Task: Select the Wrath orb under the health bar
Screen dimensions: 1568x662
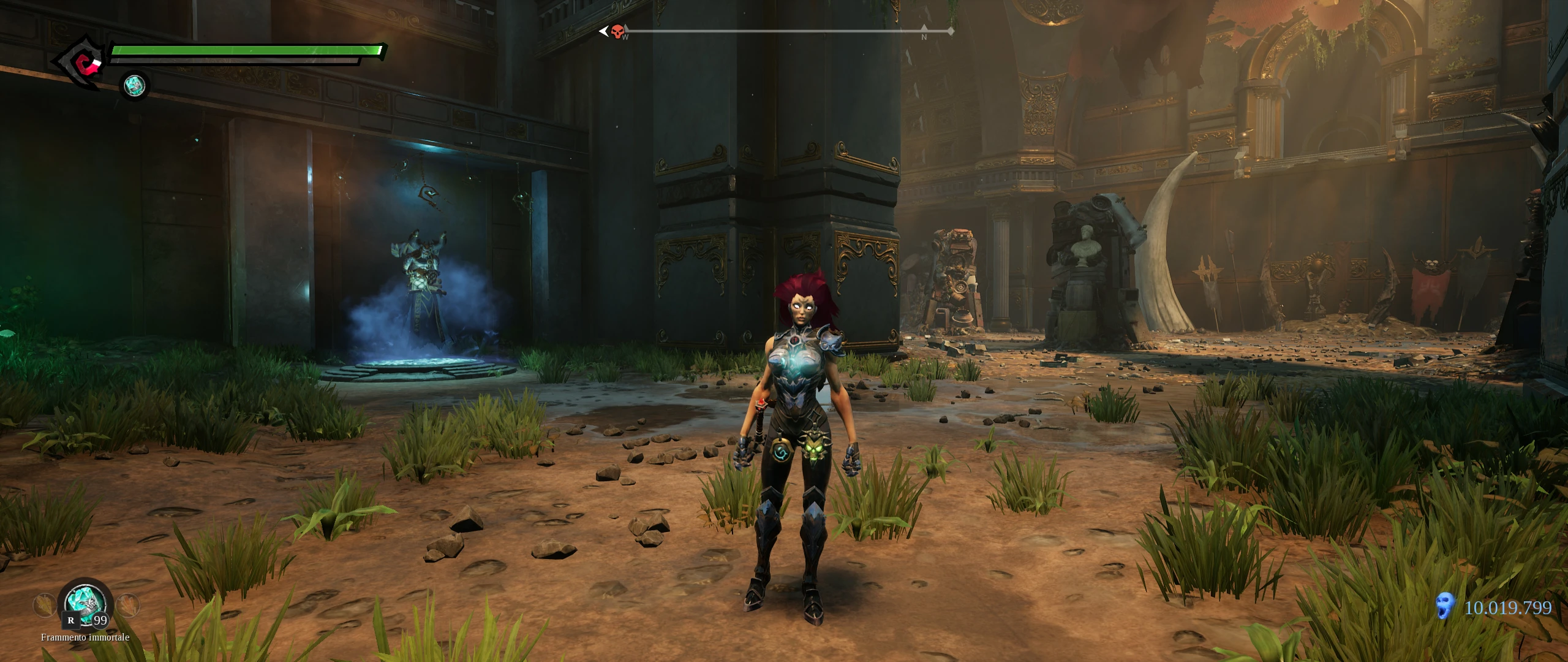Action: pos(134,86)
